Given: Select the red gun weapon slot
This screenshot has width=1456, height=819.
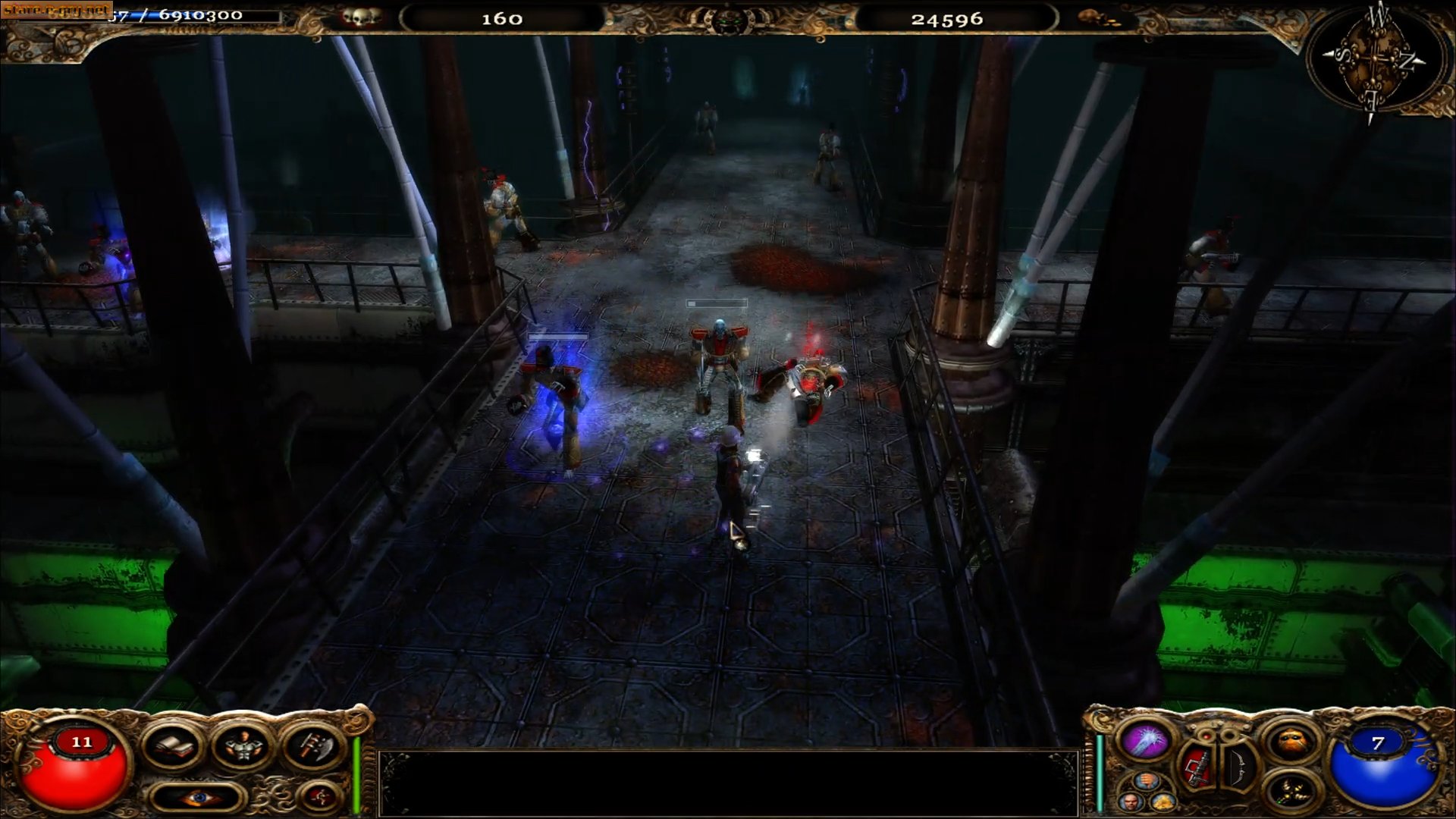Looking at the screenshot, I should click(1197, 767).
